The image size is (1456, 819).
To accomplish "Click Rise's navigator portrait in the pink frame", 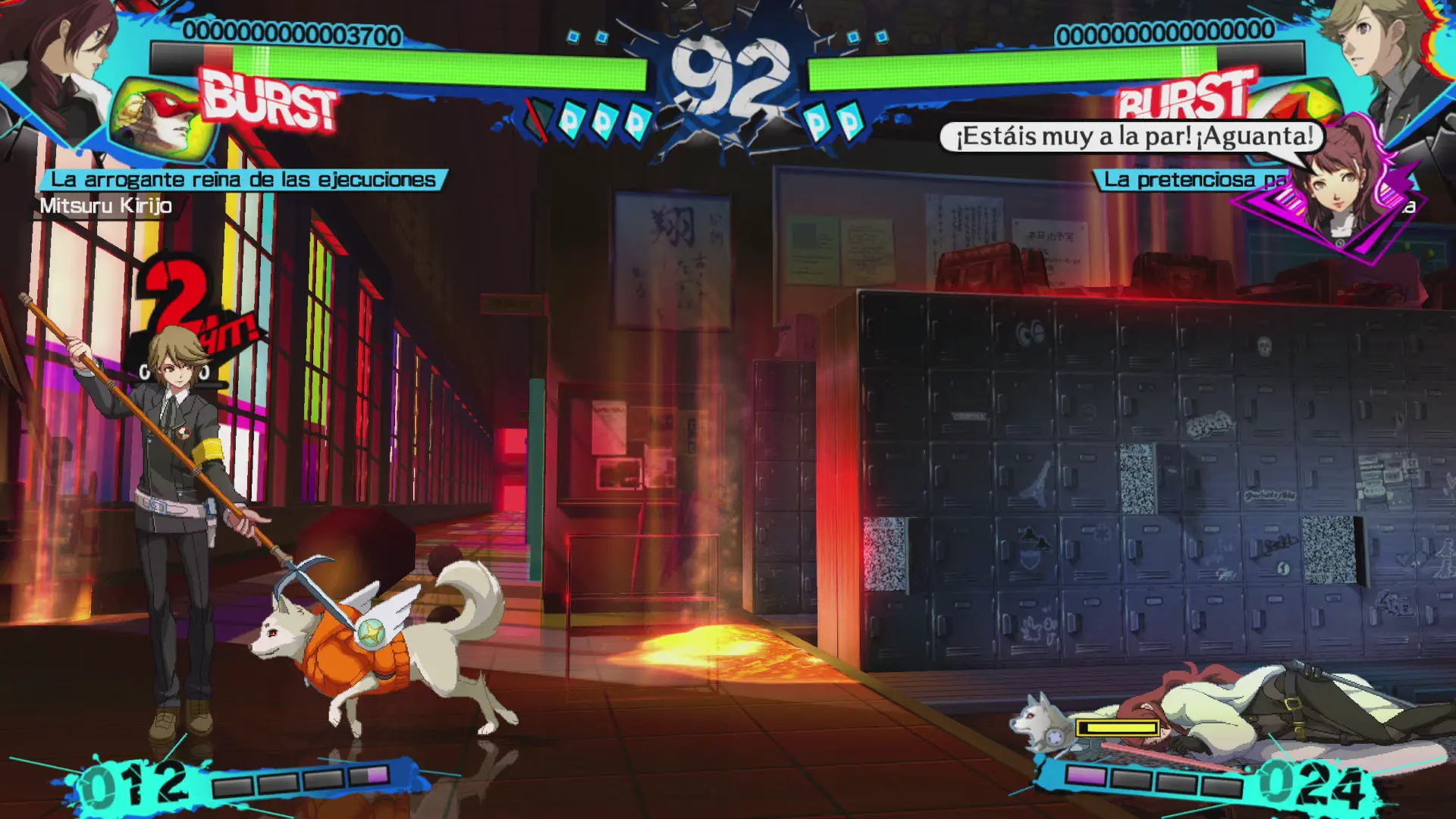I will (x=1338, y=186).
